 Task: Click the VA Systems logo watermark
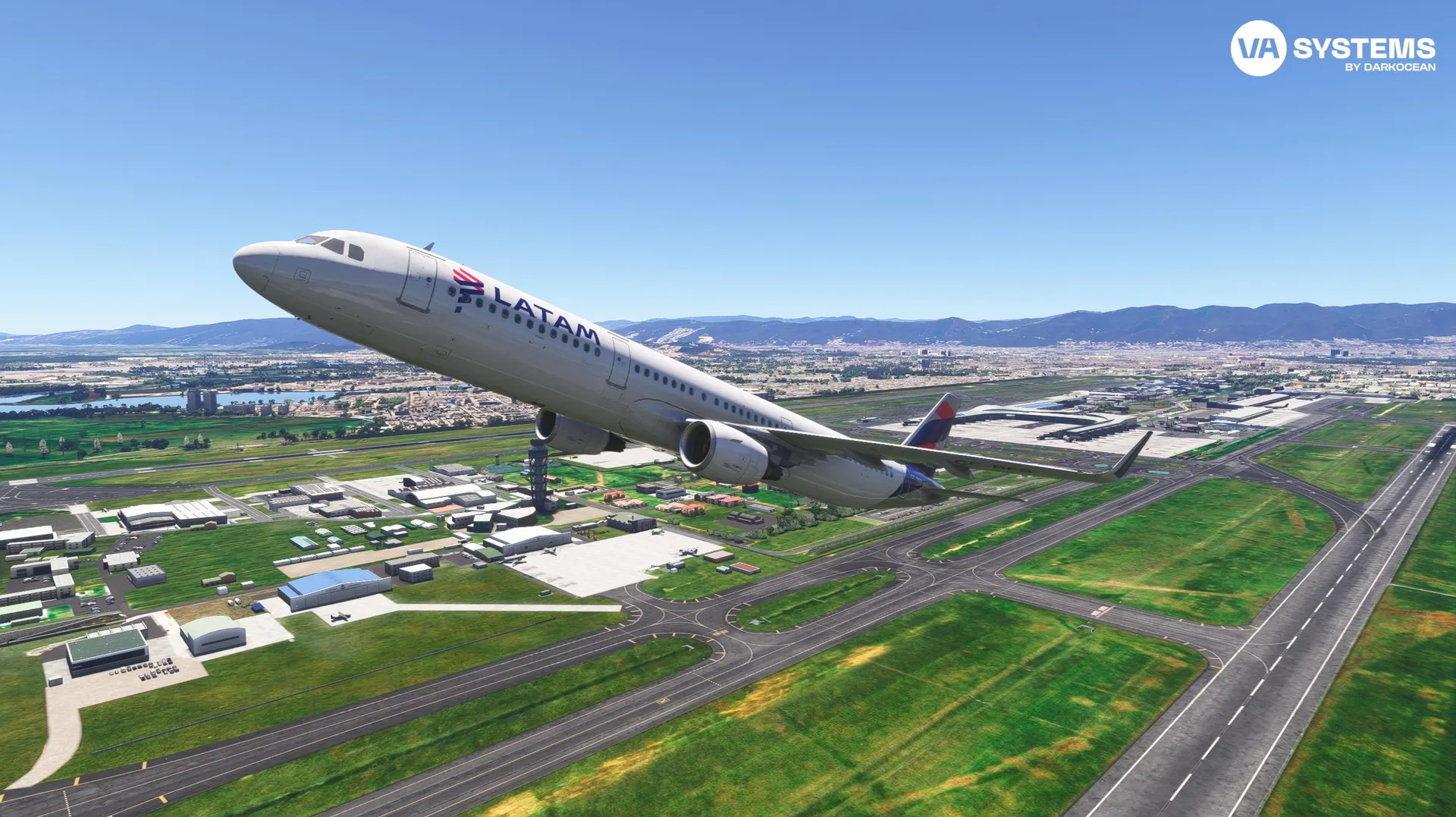[1332, 49]
